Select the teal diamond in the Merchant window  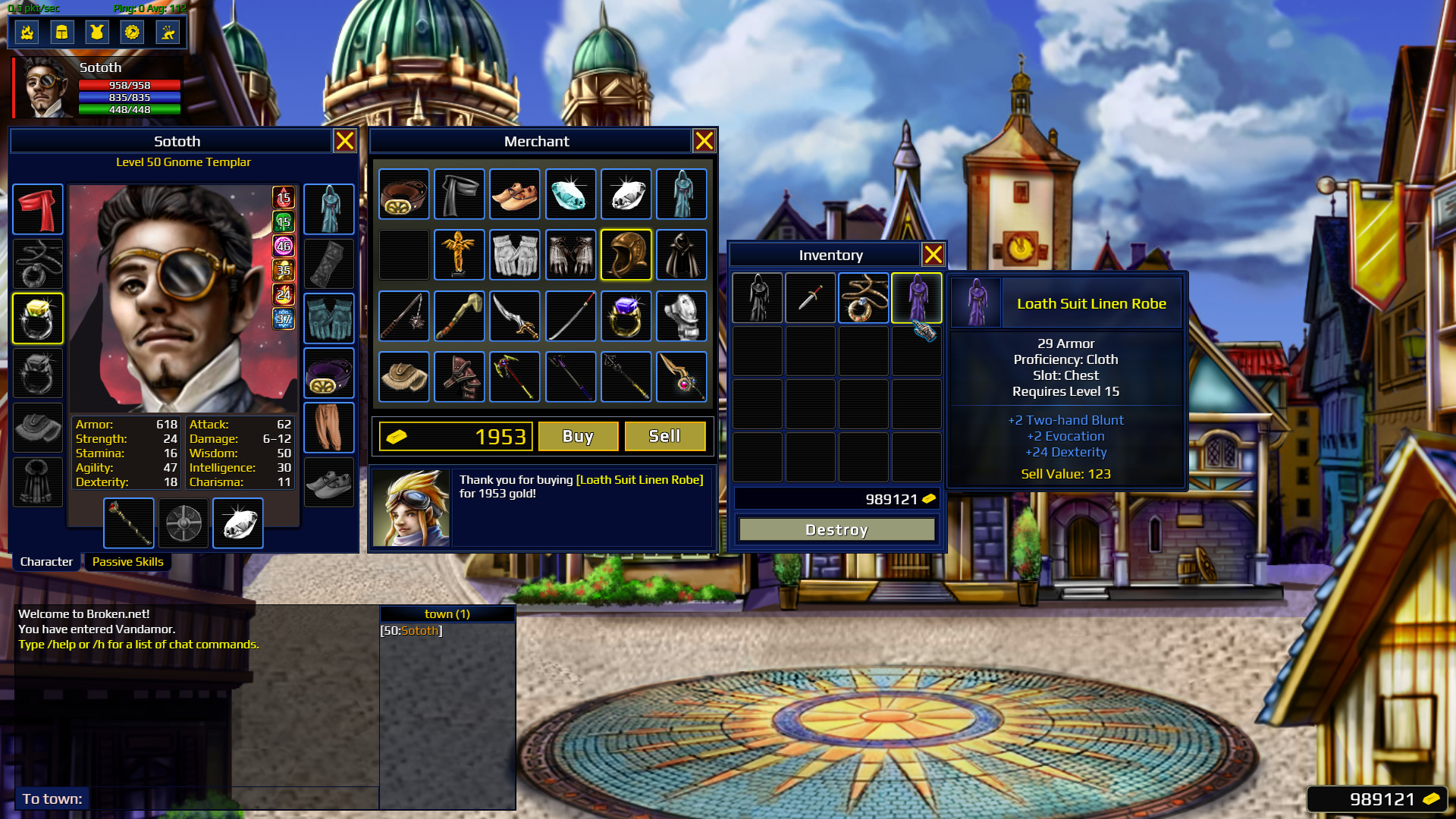571,194
